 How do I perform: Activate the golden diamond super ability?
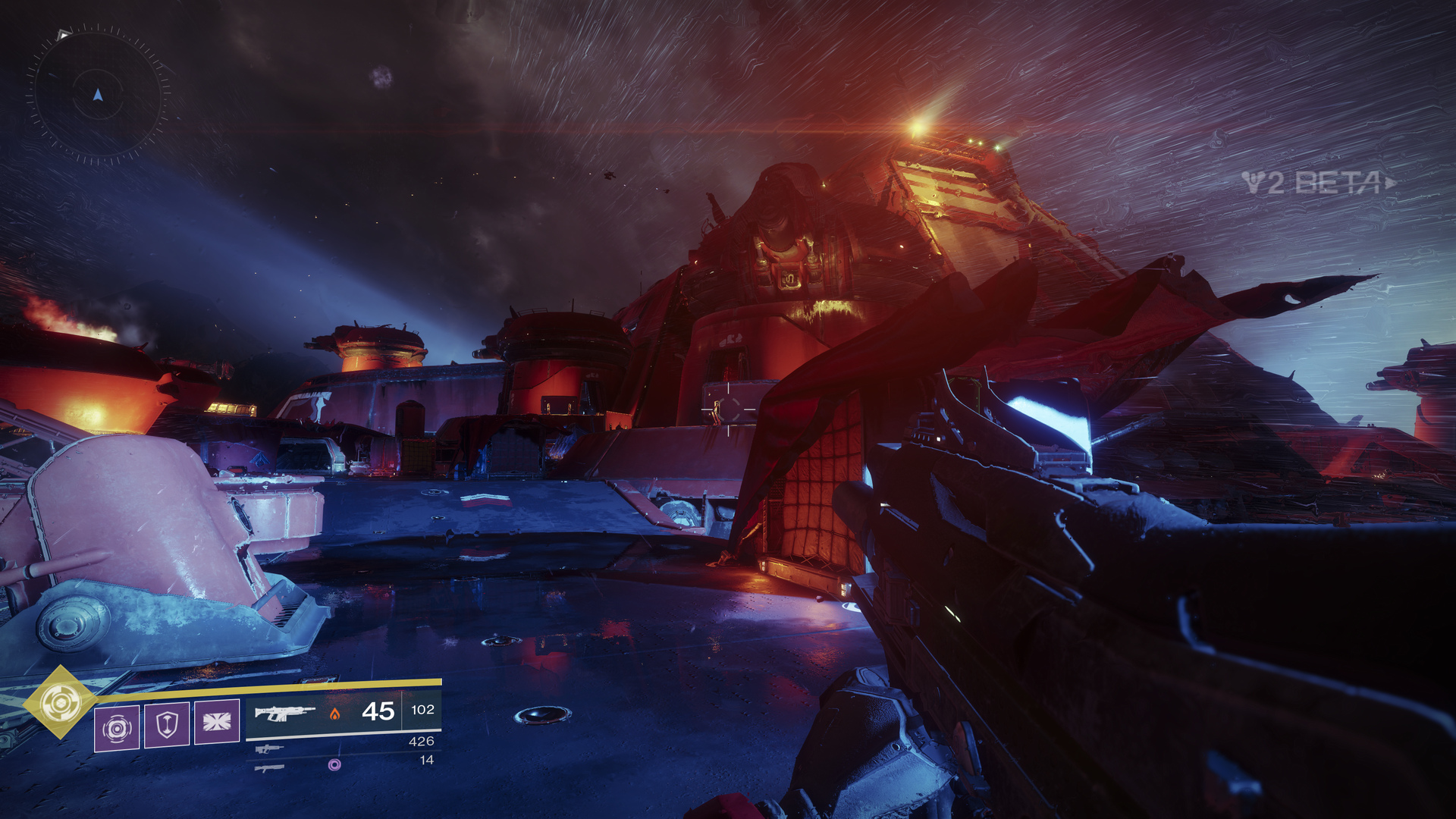[60, 702]
